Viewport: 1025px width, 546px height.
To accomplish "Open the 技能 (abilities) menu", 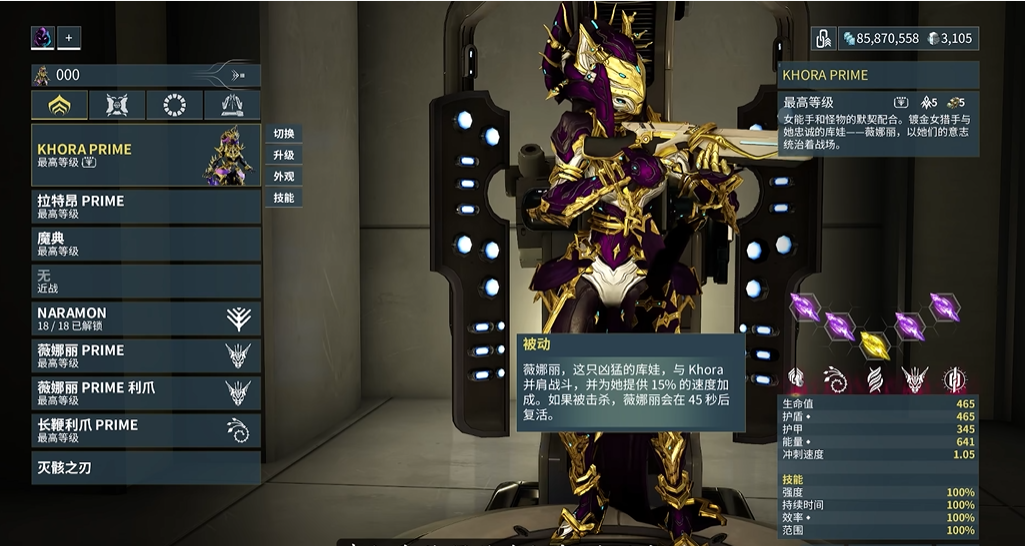I will 284,198.
